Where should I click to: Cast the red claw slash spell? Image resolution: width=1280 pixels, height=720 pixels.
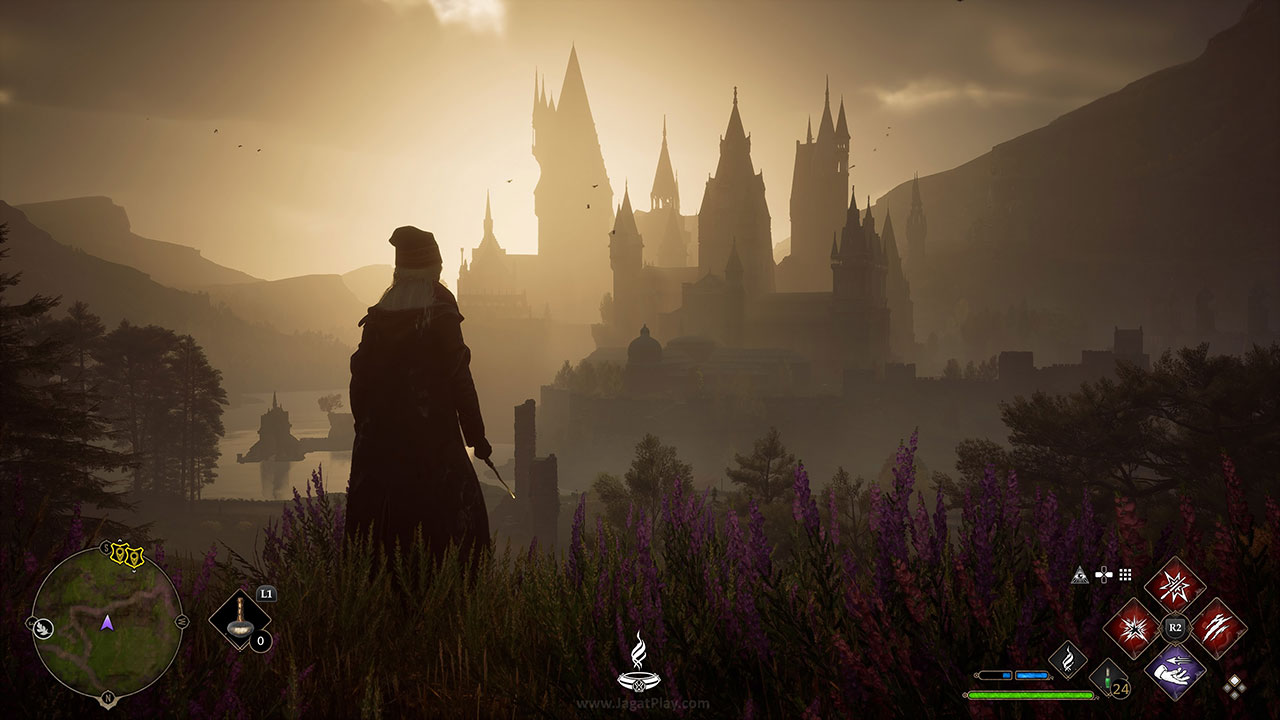[x=1218, y=628]
